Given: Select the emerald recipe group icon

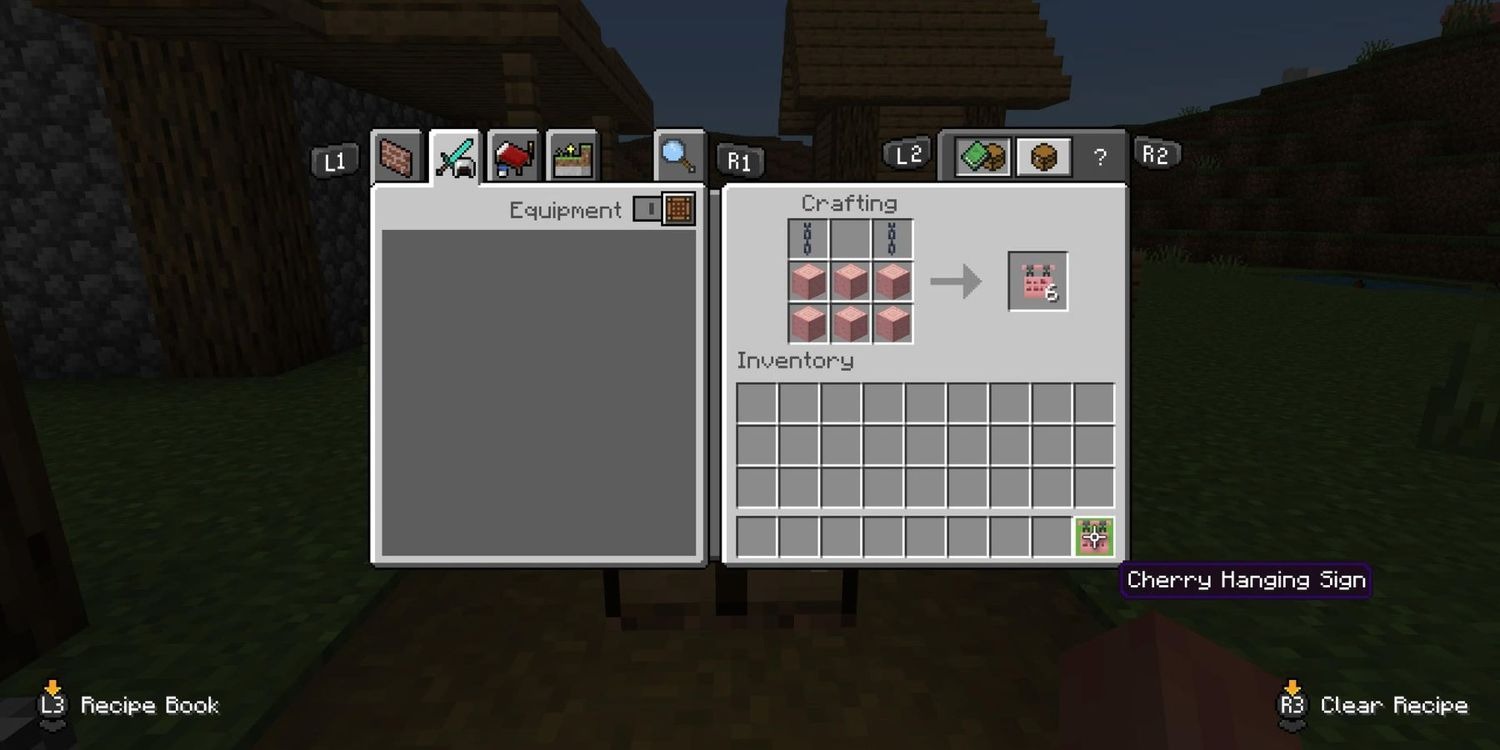Looking at the screenshot, I should [x=980, y=155].
